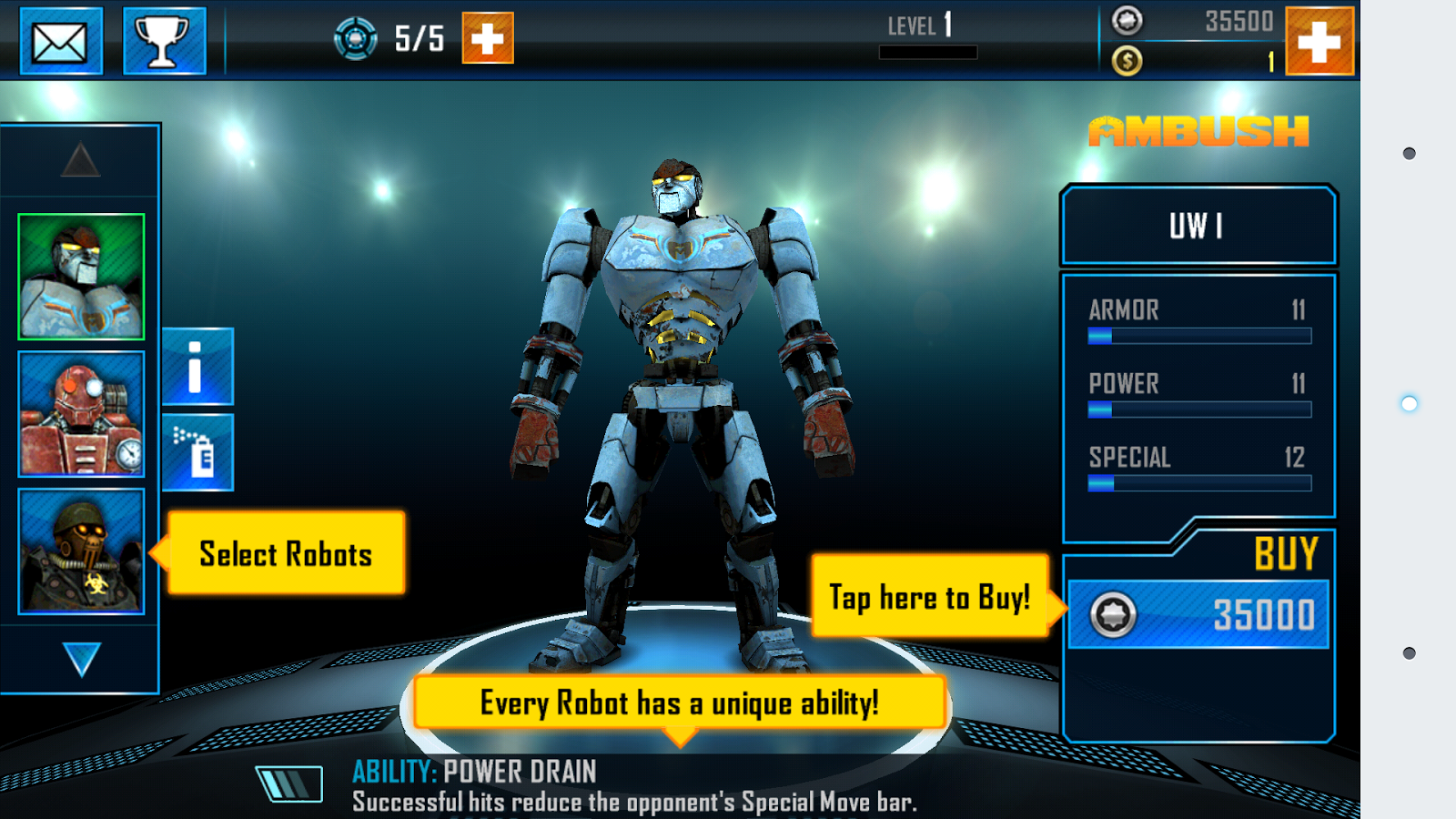Viewport: 1456px width, 819px height.
Task: Show robot info with the 'i' button
Action: [x=197, y=366]
